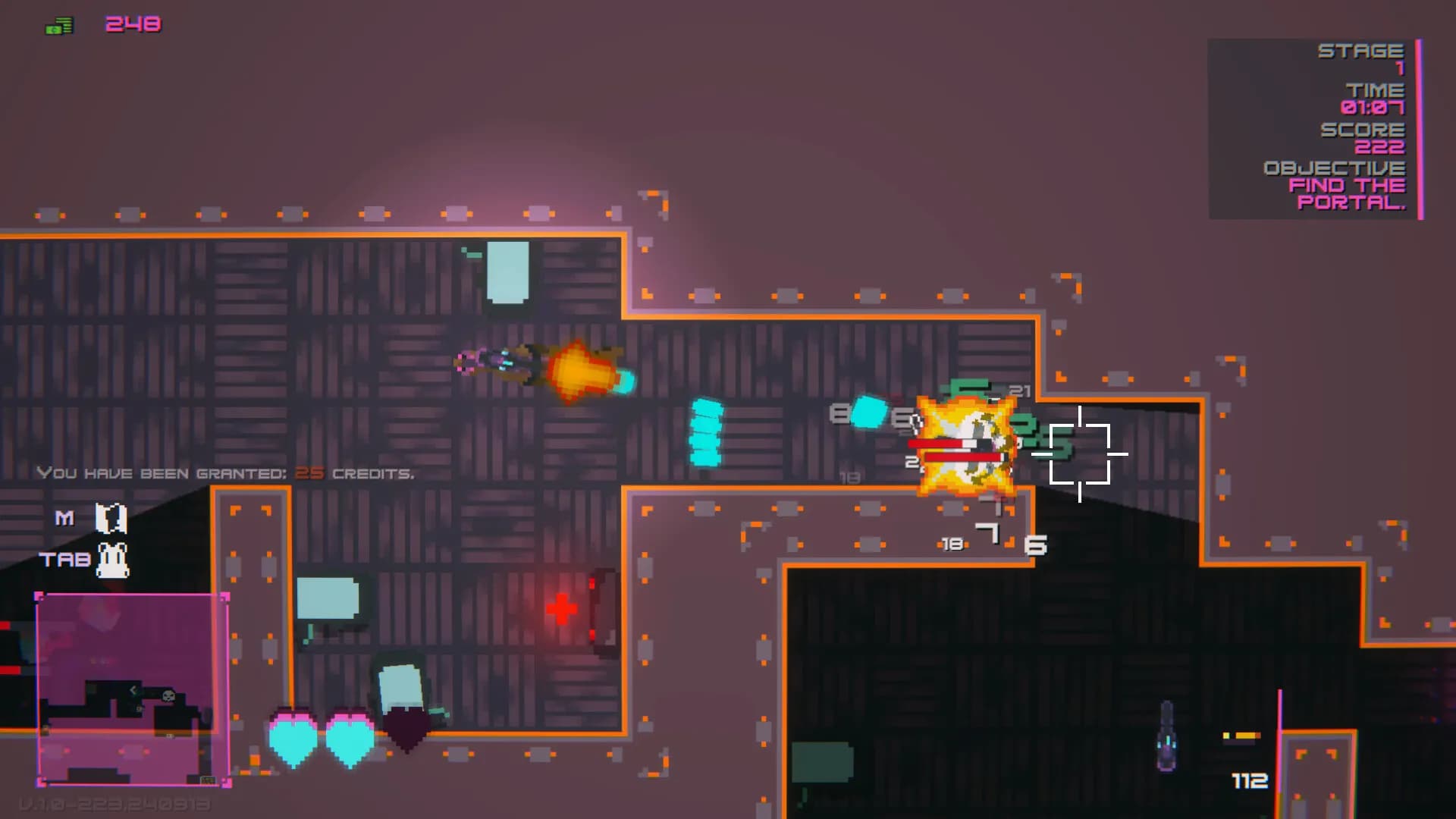Click the 'You have been granted: 25 credits' message
Image resolution: width=1456 pixels, height=819 pixels.
[x=225, y=472]
